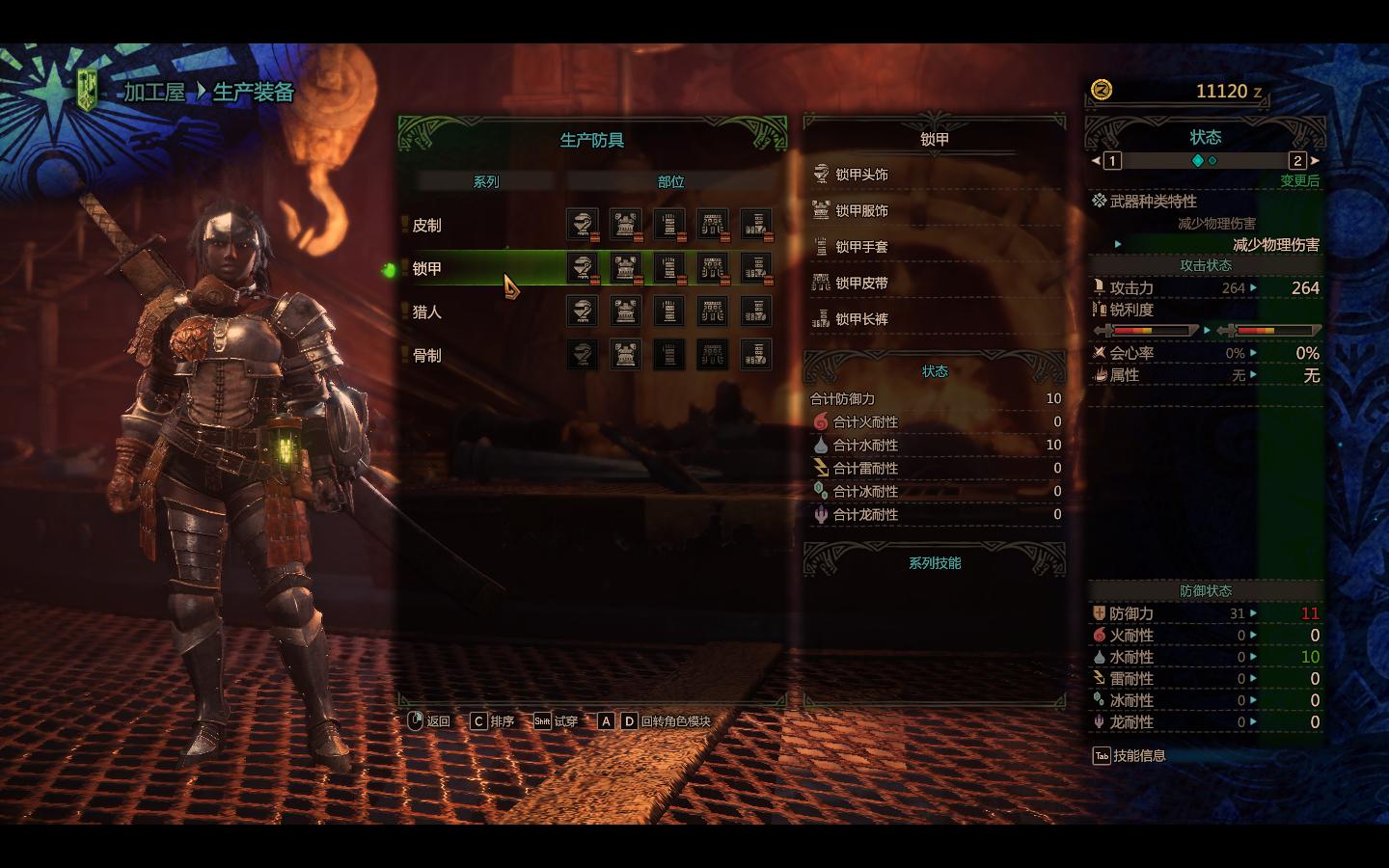
Task: Open the 技能信息 skill info panel
Action: tap(1129, 756)
